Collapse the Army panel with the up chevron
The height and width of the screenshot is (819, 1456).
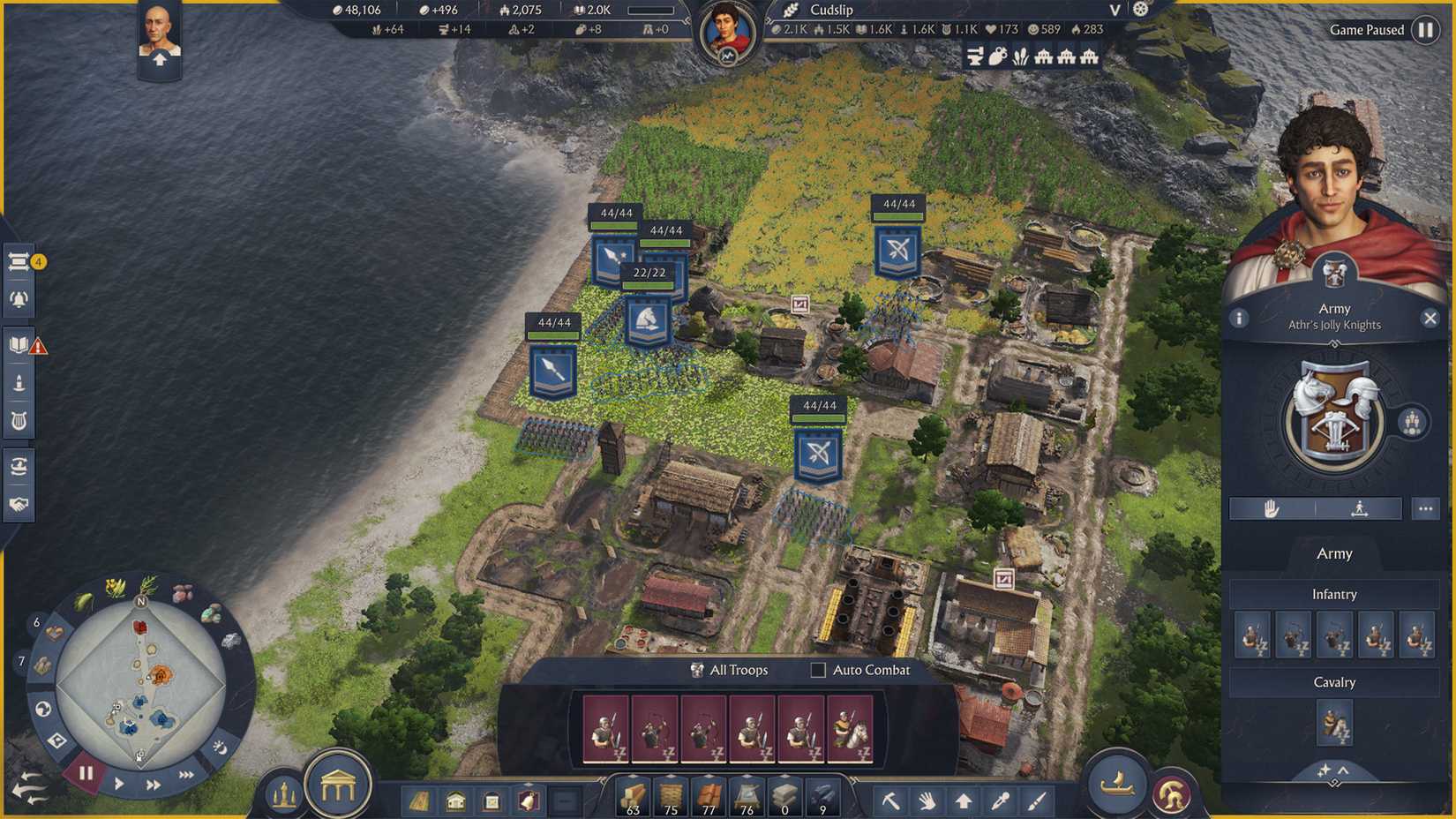coord(1342,770)
